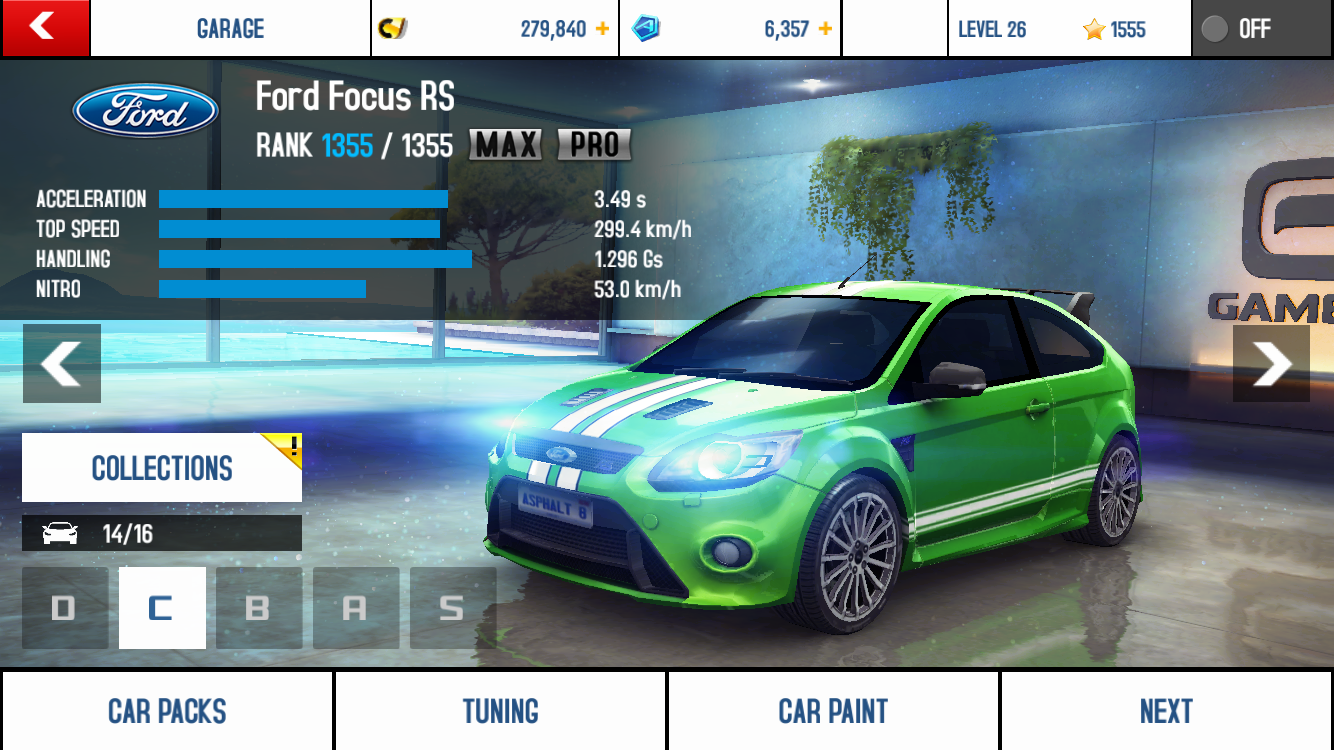Switch to class A cars

(x=355, y=608)
